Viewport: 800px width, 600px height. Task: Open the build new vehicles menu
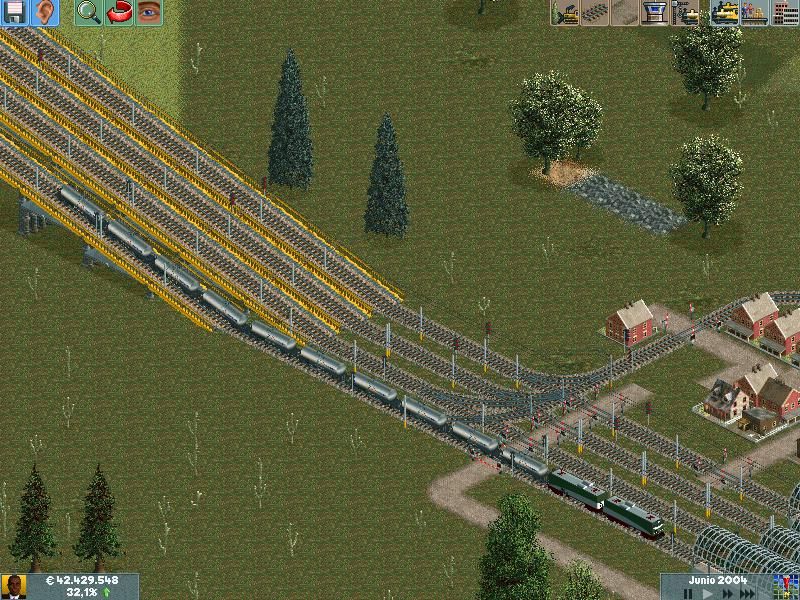[686, 13]
